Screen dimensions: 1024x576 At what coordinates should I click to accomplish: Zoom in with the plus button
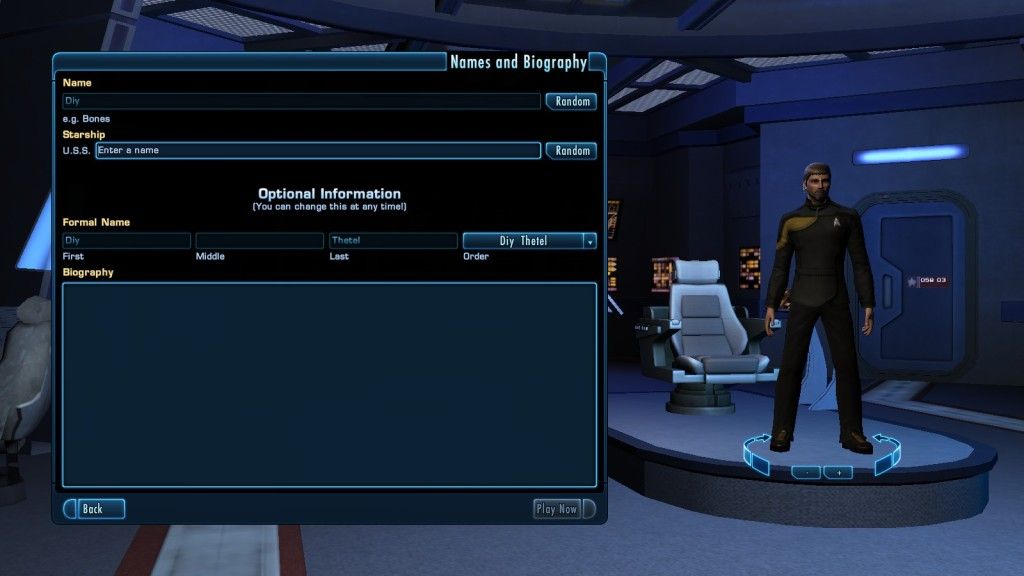838,472
